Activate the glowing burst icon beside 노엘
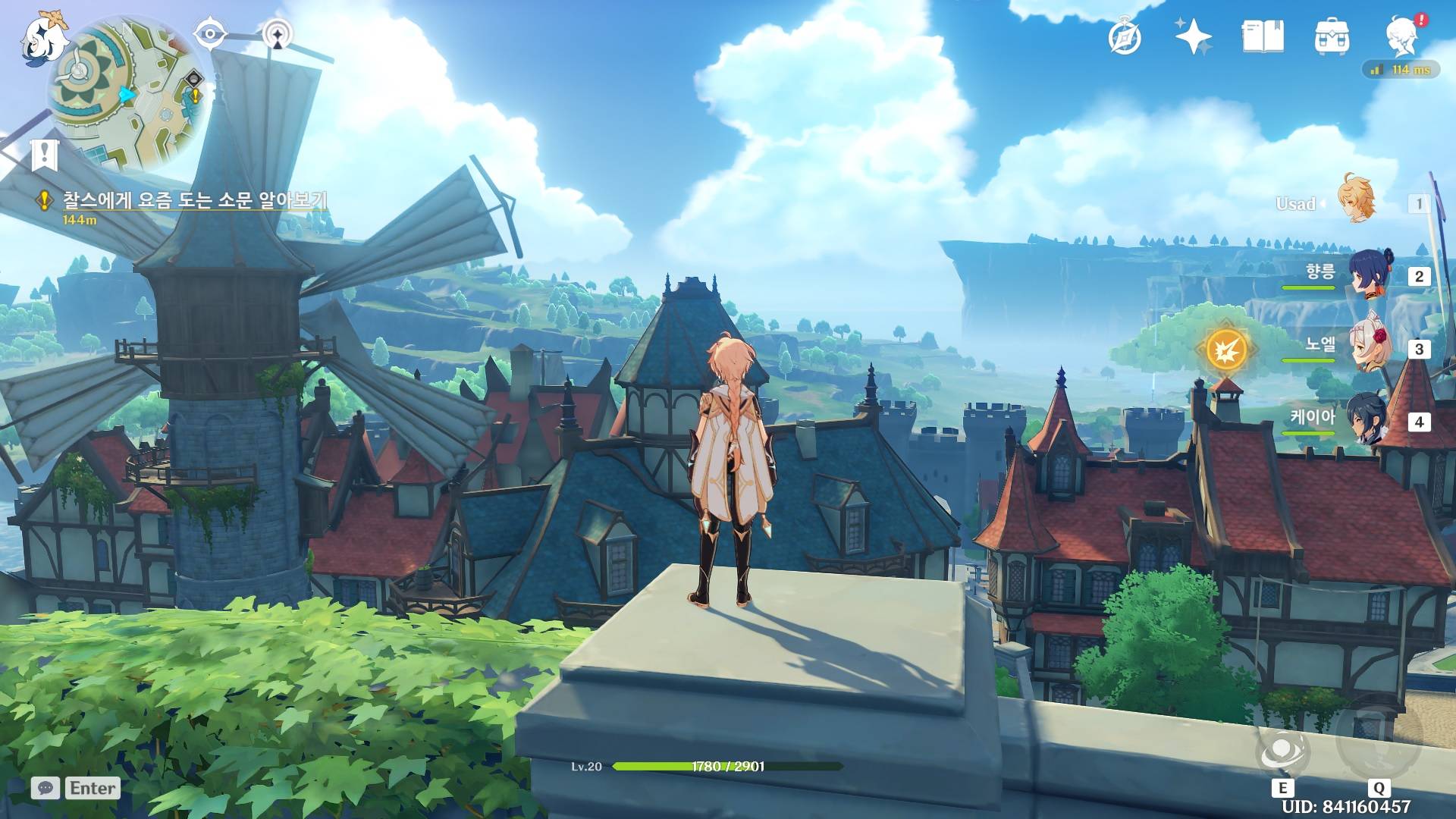 [x=1226, y=350]
